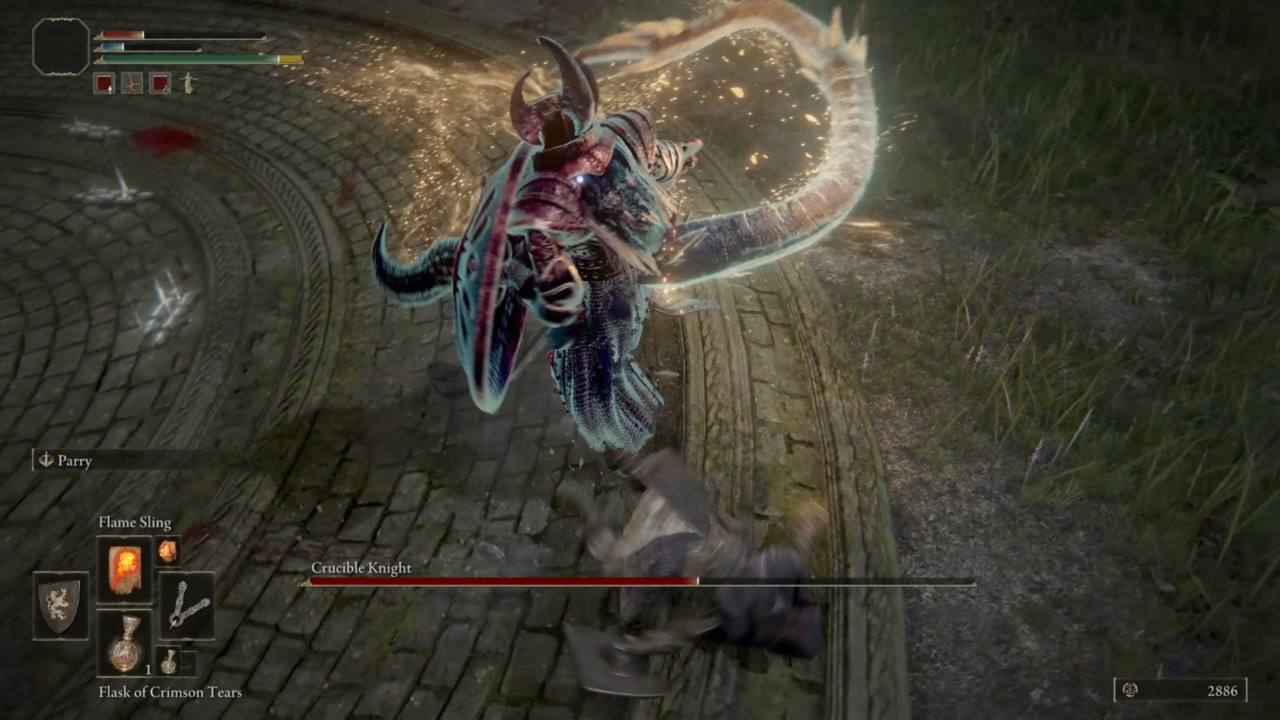Click the Flask of Crimson Tears flask icon
The height and width of the screenshot is (720, 1280).
(x=124, y=645)
